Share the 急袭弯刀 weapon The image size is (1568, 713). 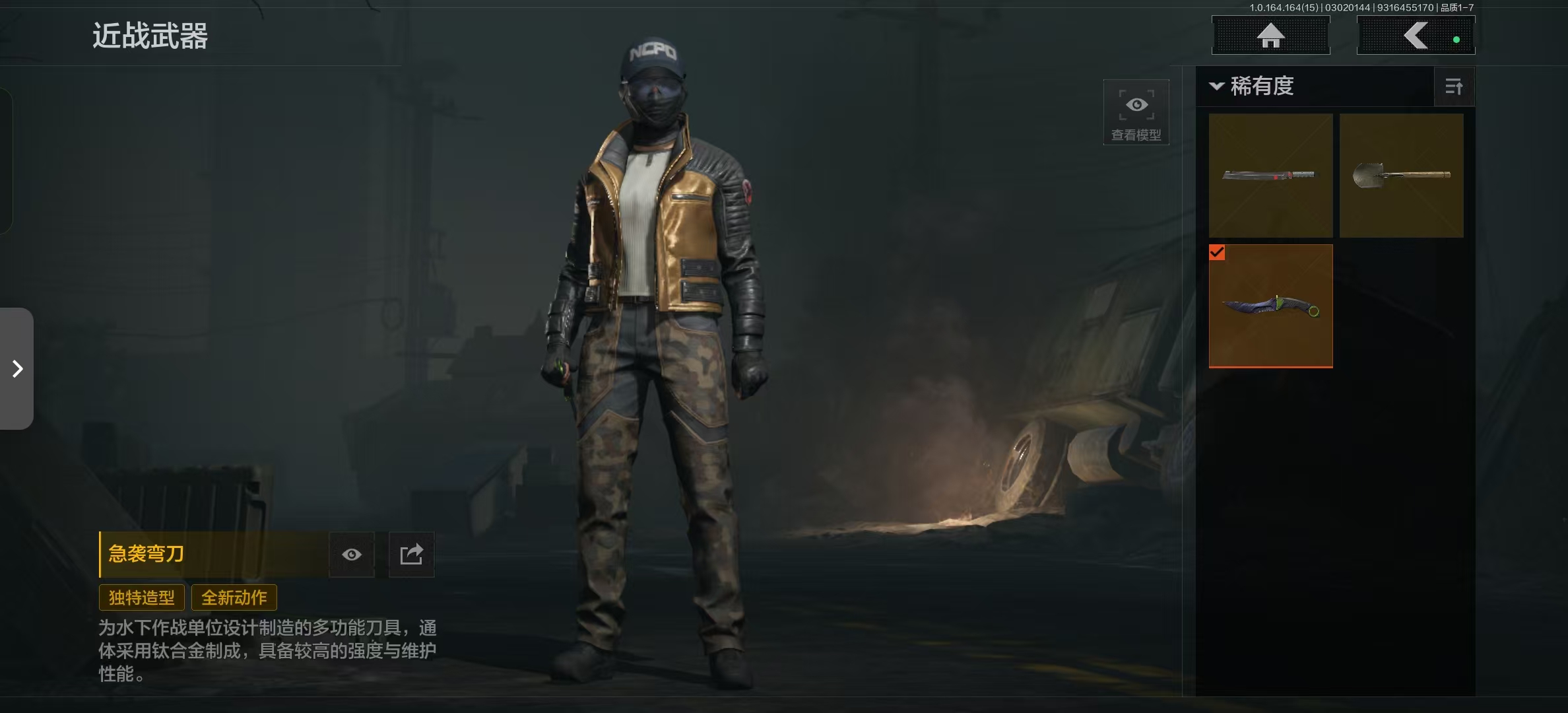coord(411,555)
